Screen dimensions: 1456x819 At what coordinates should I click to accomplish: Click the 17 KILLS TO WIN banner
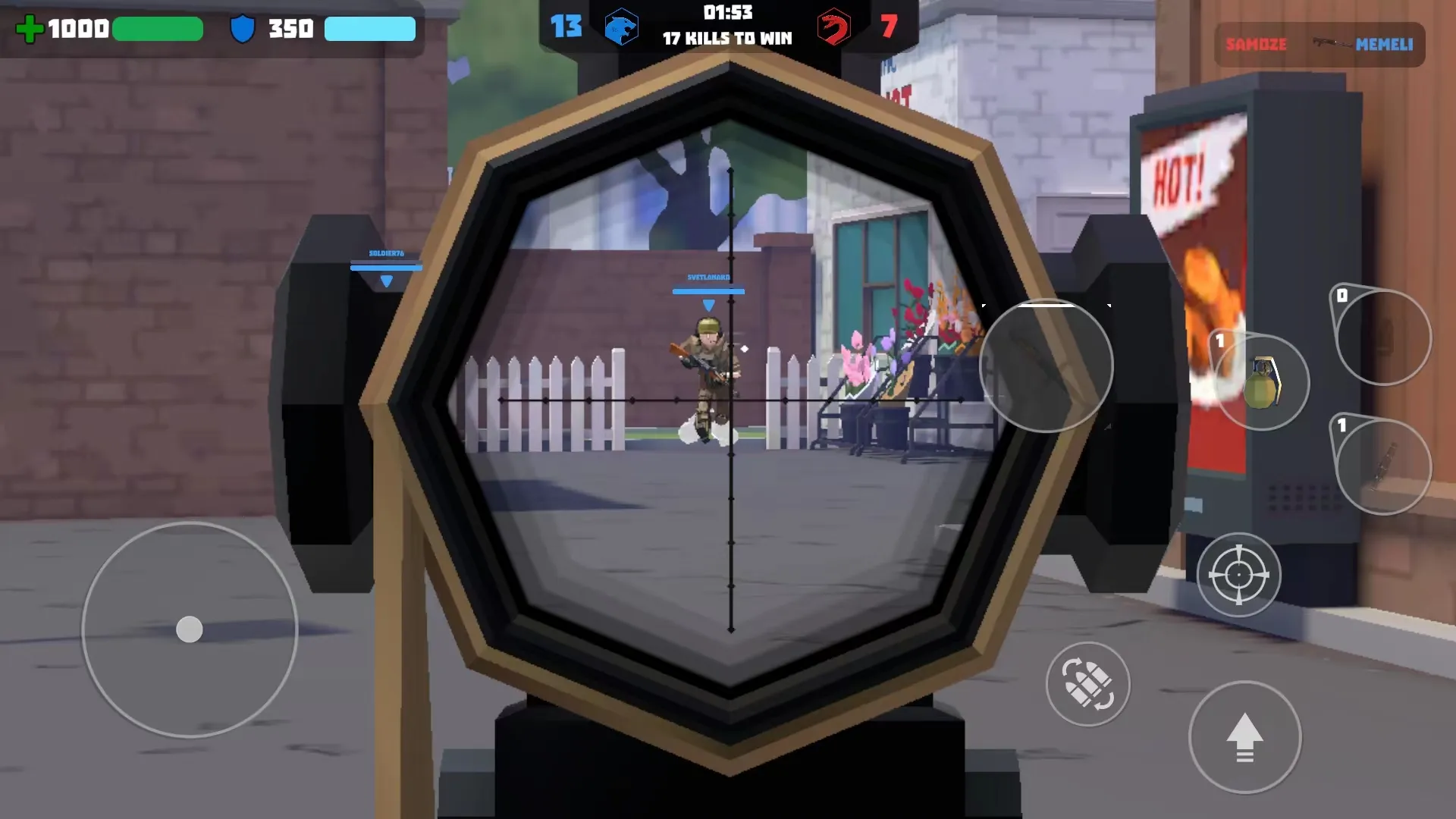728,38
